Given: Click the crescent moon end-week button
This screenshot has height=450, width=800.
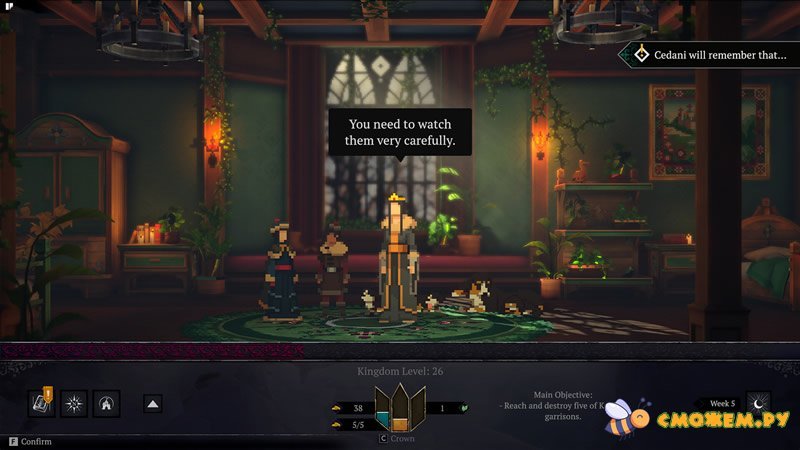Looking at the screenshot, I should [x=759, y=403].
